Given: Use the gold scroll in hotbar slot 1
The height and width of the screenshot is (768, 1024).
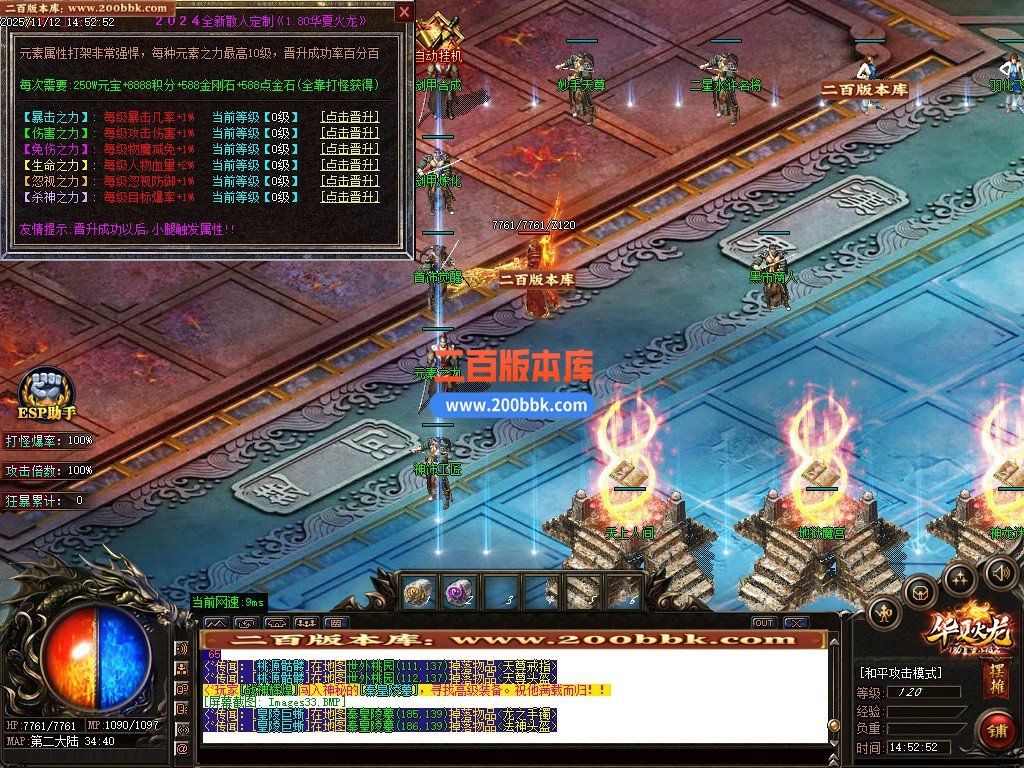Looking at the screenshot, I should point(417,593).
